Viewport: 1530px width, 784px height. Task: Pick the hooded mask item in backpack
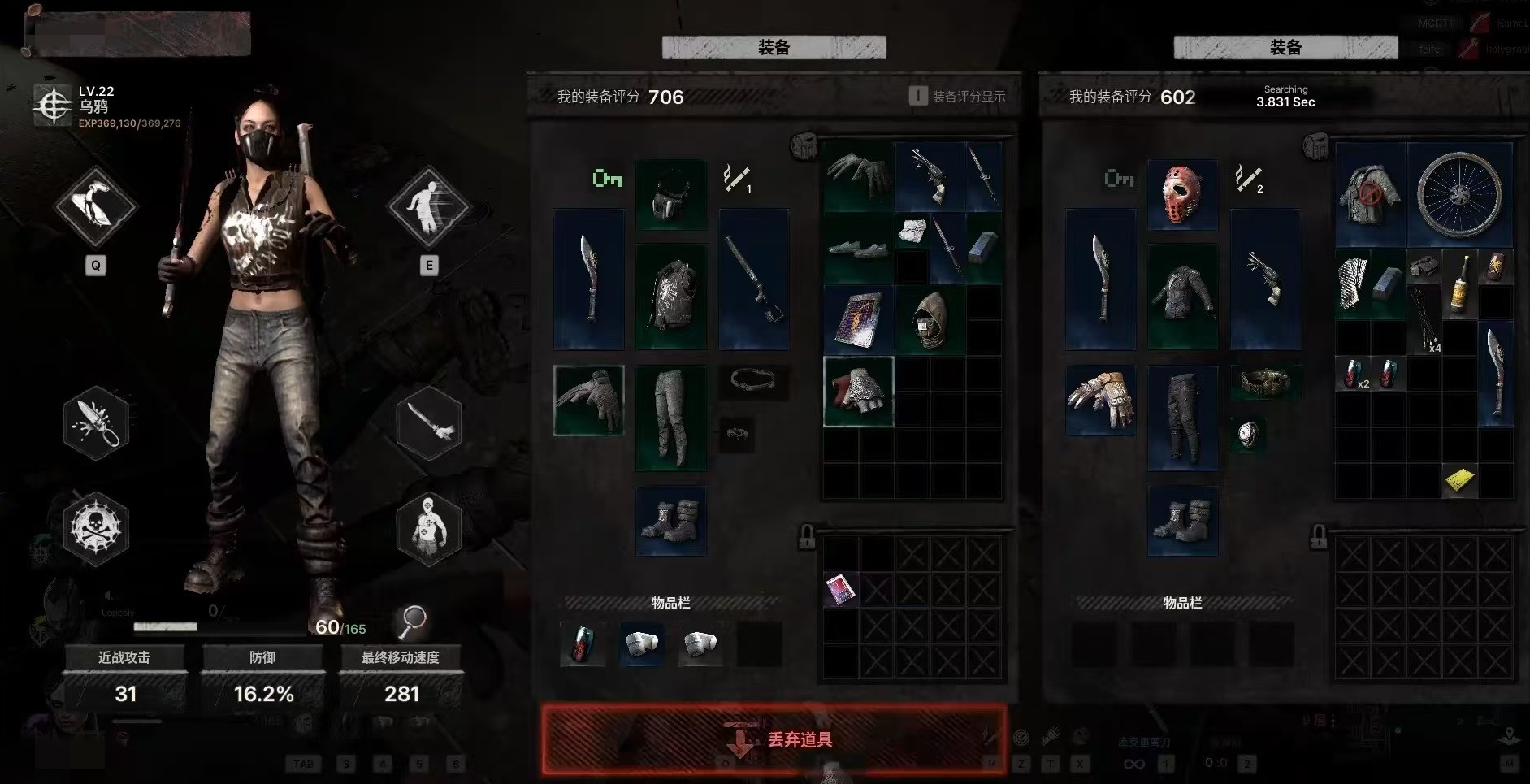[x=930, y=319]
